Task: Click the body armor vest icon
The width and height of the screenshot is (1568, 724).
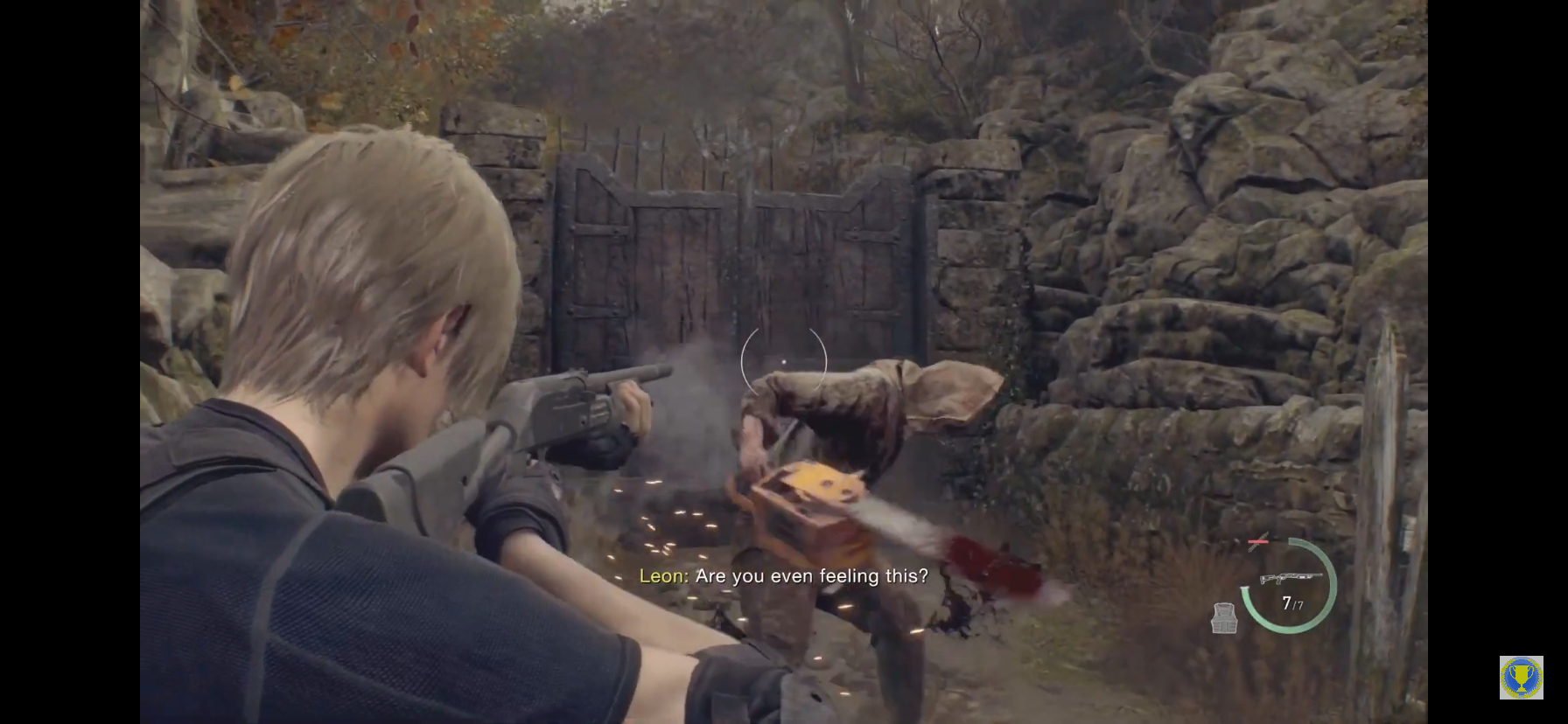Action: [1224, 617]
